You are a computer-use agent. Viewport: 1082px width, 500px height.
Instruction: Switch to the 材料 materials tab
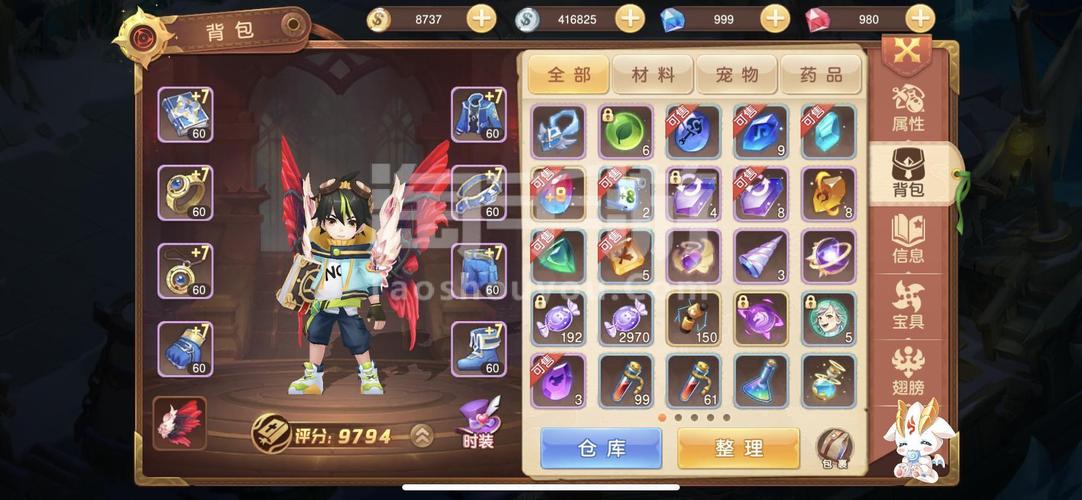652,74
